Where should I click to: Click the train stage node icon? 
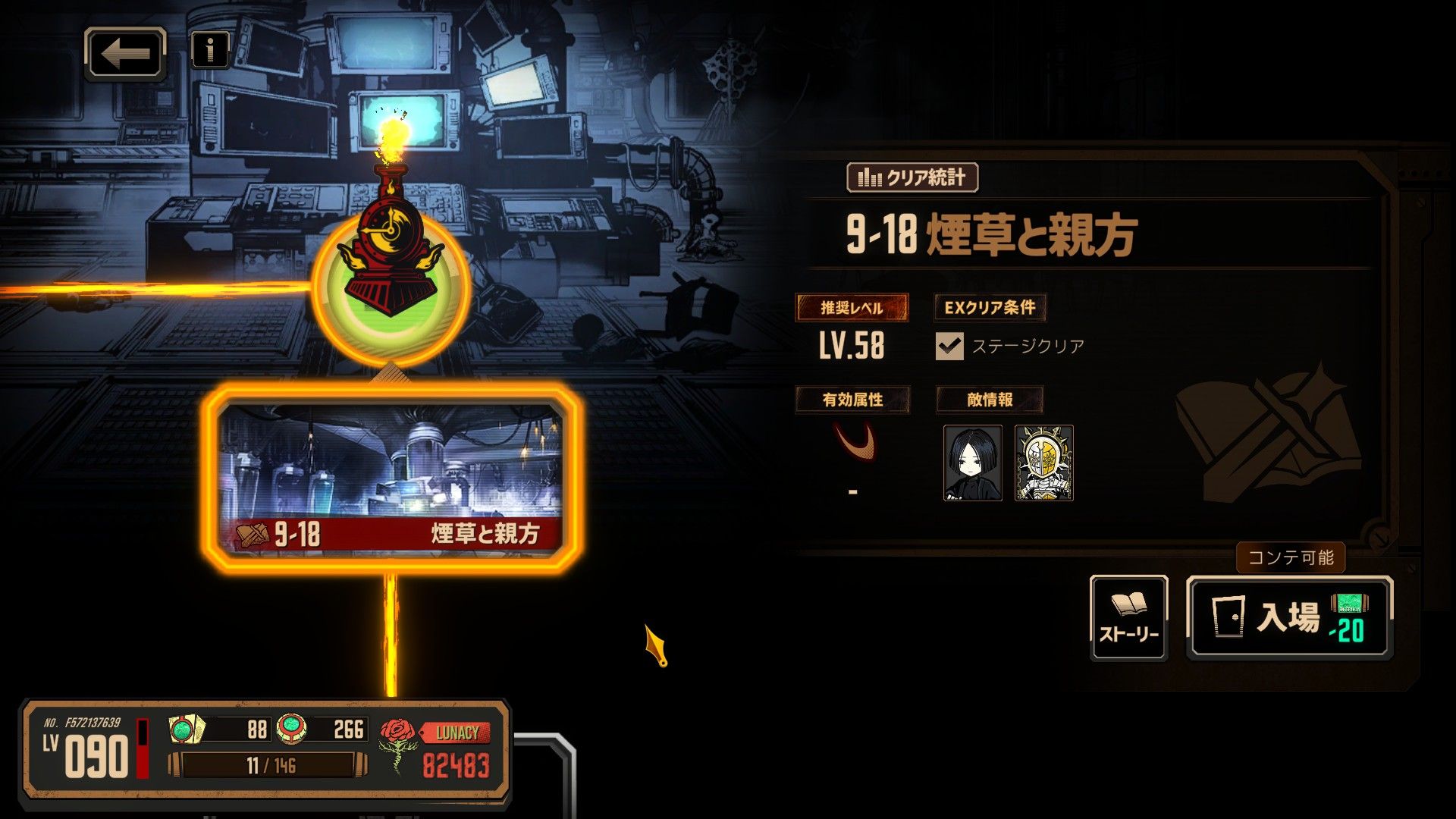(x=391, y=284)
